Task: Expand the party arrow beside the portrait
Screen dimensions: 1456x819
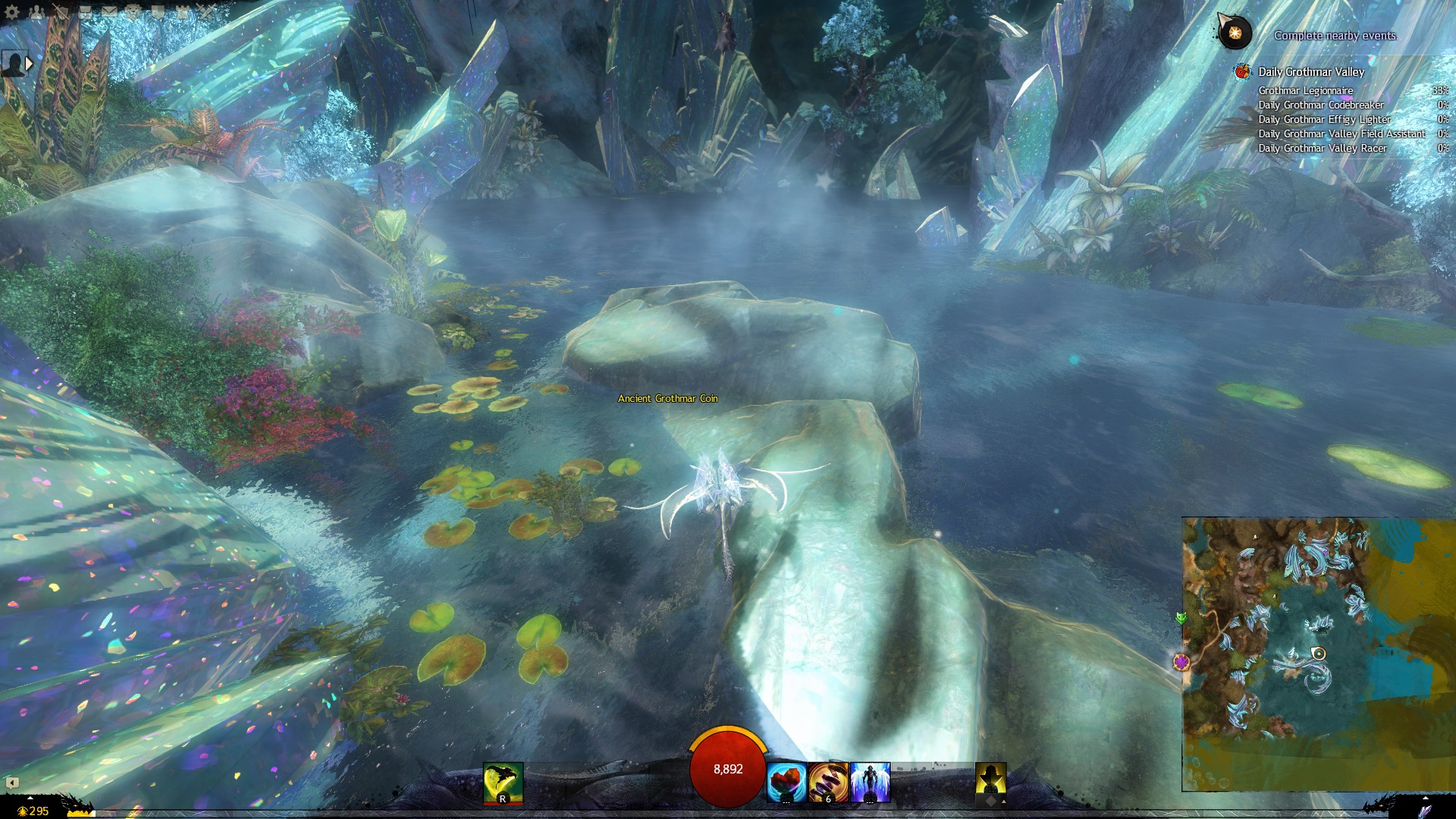Action: [30, 64]
